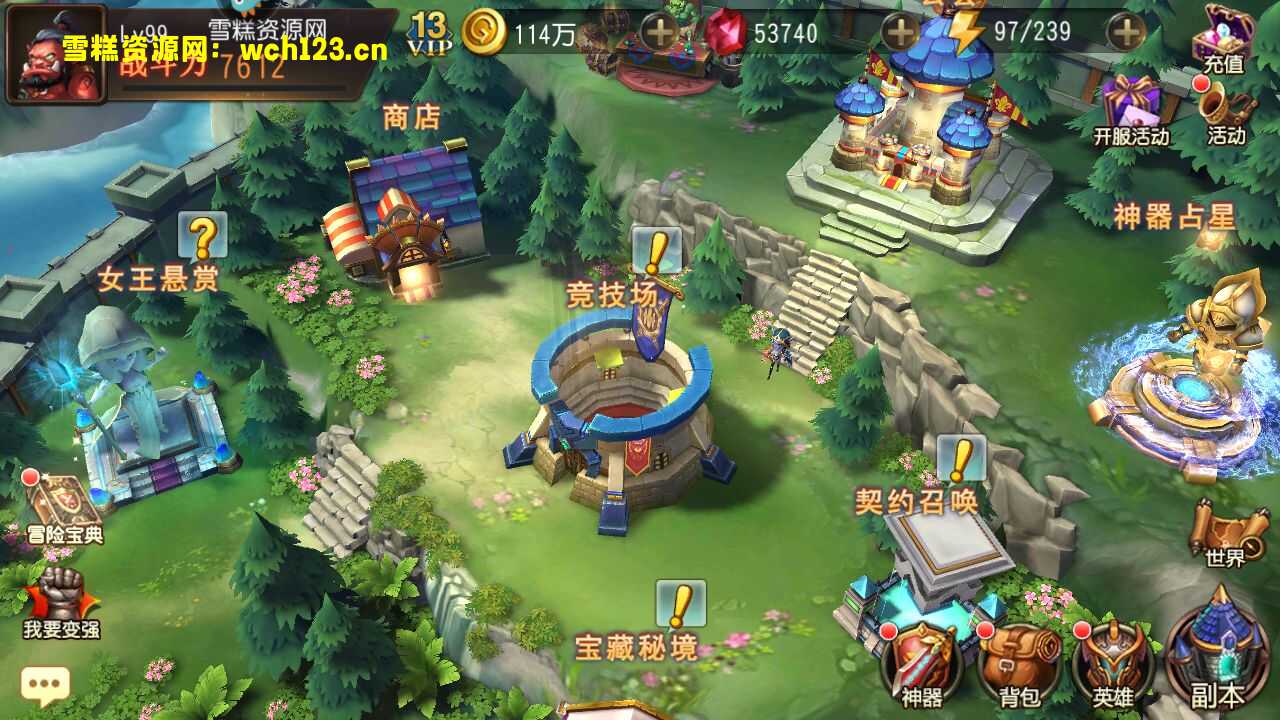The image size is (1280, 720).
Task: Open the 开服活动 gift box event
Action: [1131, 108]
